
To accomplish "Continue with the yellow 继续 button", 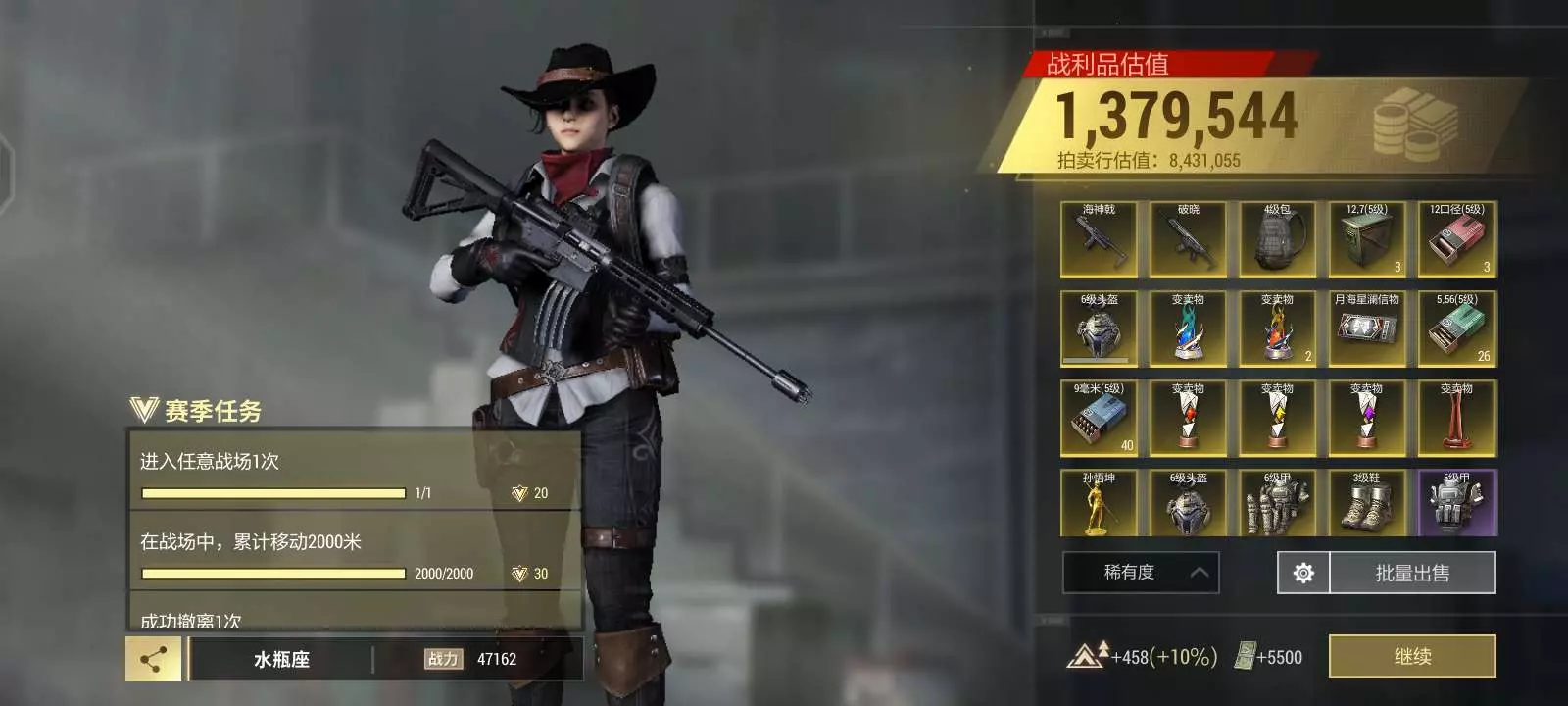I will [x=1411, y=656].
